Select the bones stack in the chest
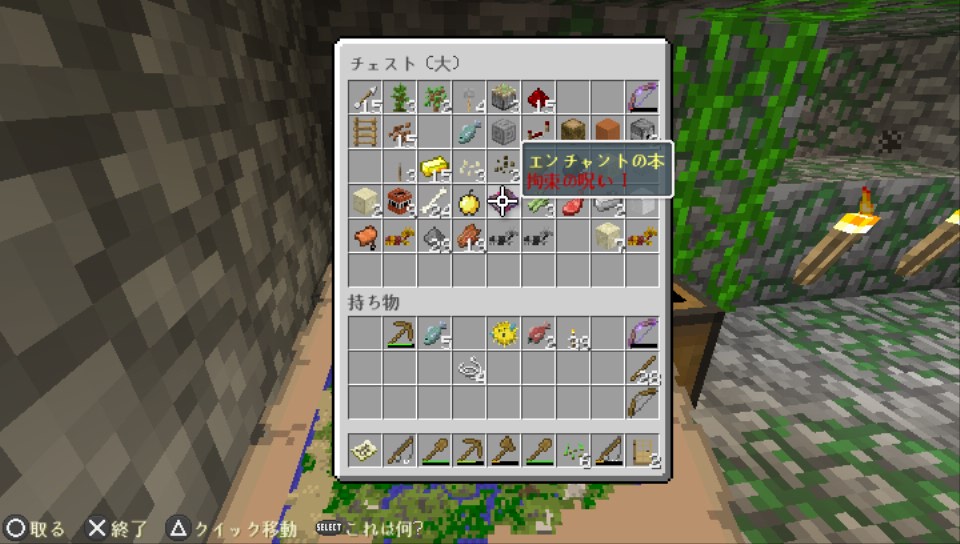The height and width of the screenshot is (544, 960). 434,202
